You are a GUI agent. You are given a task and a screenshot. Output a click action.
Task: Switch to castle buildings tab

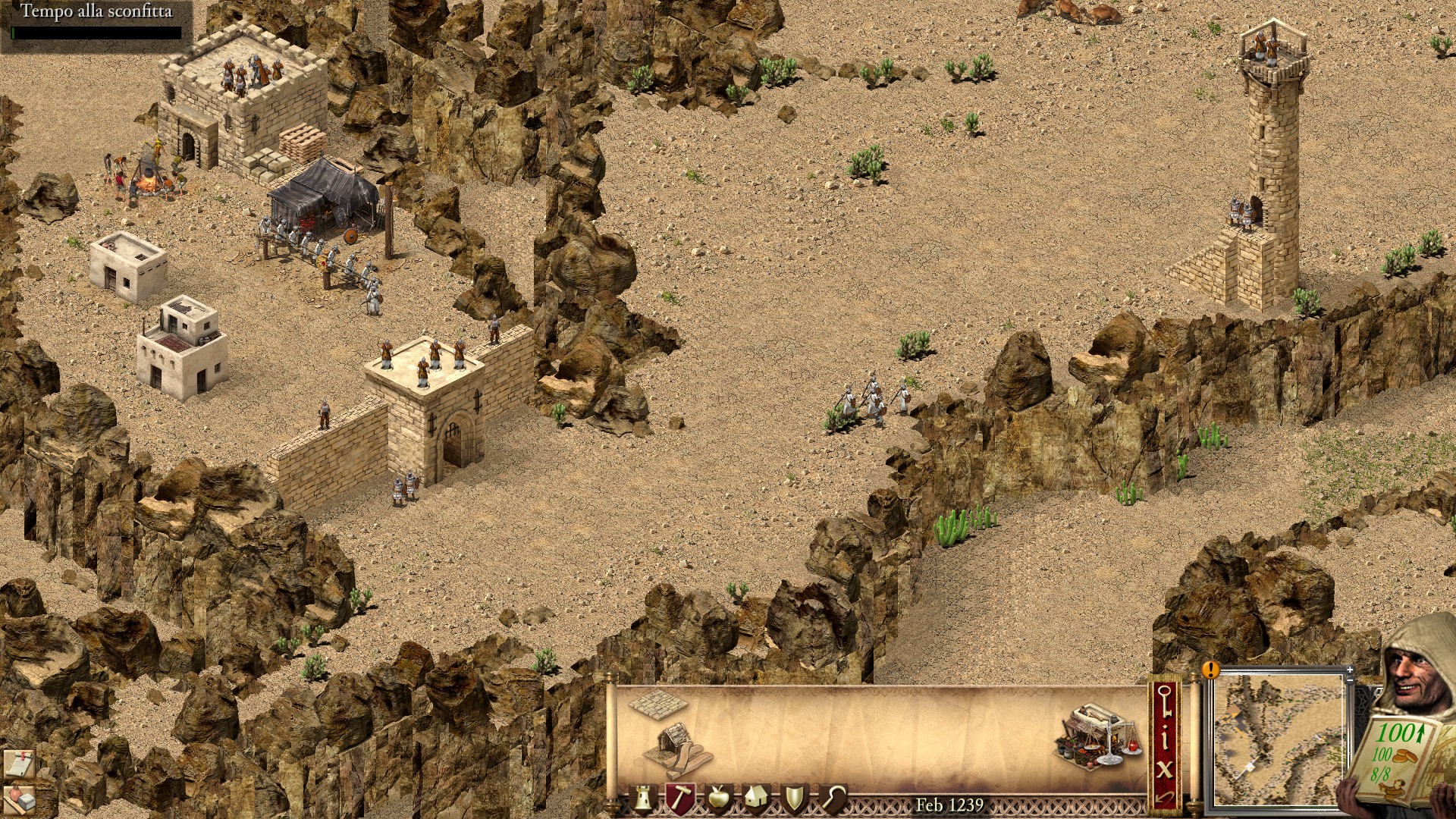coord(644,799)
